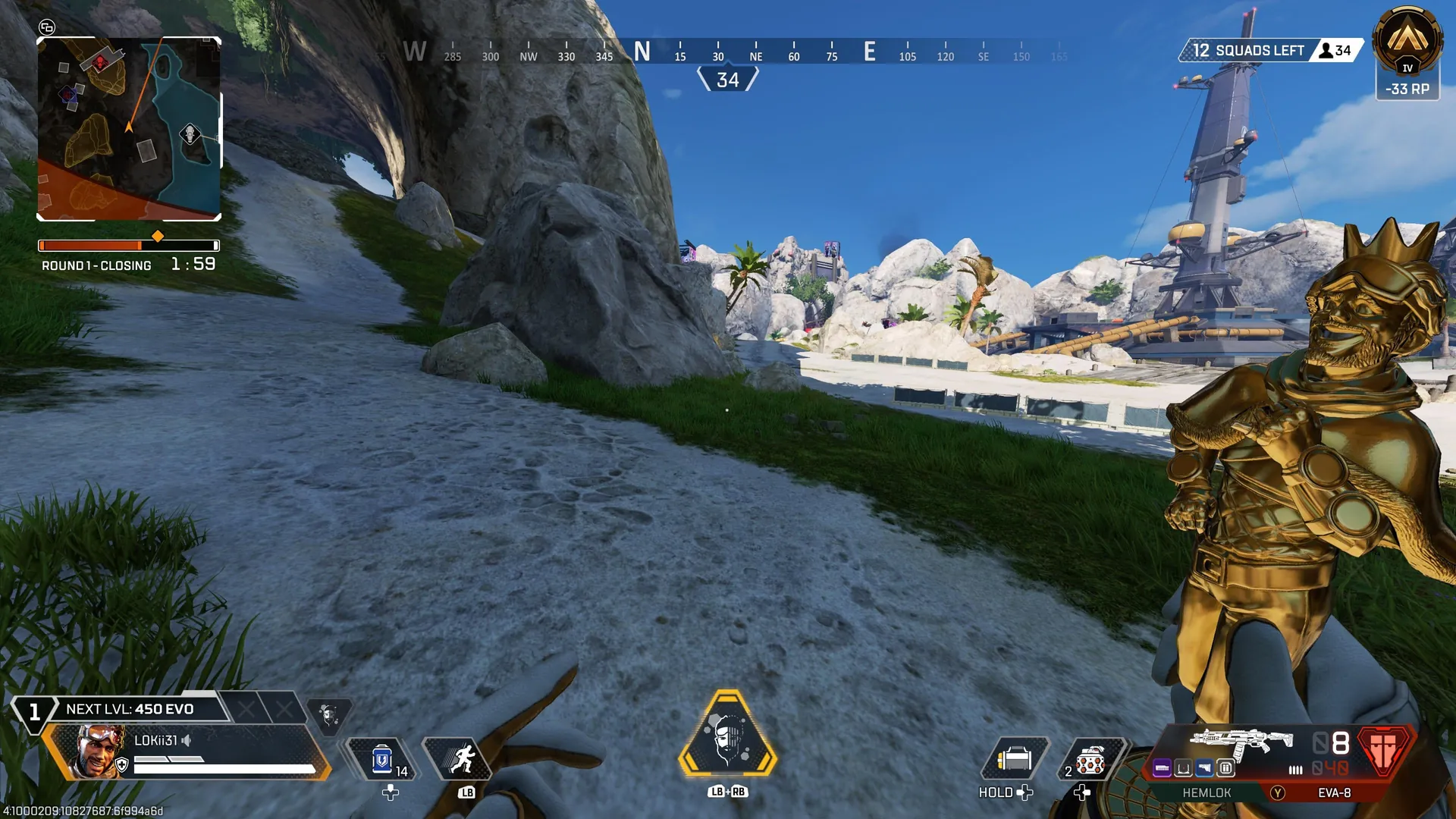This screenshot has height=819, width=1456.
Task: Click the minimap toggle icon above the map
Action: pyautogui.click(x=47, y=27)
